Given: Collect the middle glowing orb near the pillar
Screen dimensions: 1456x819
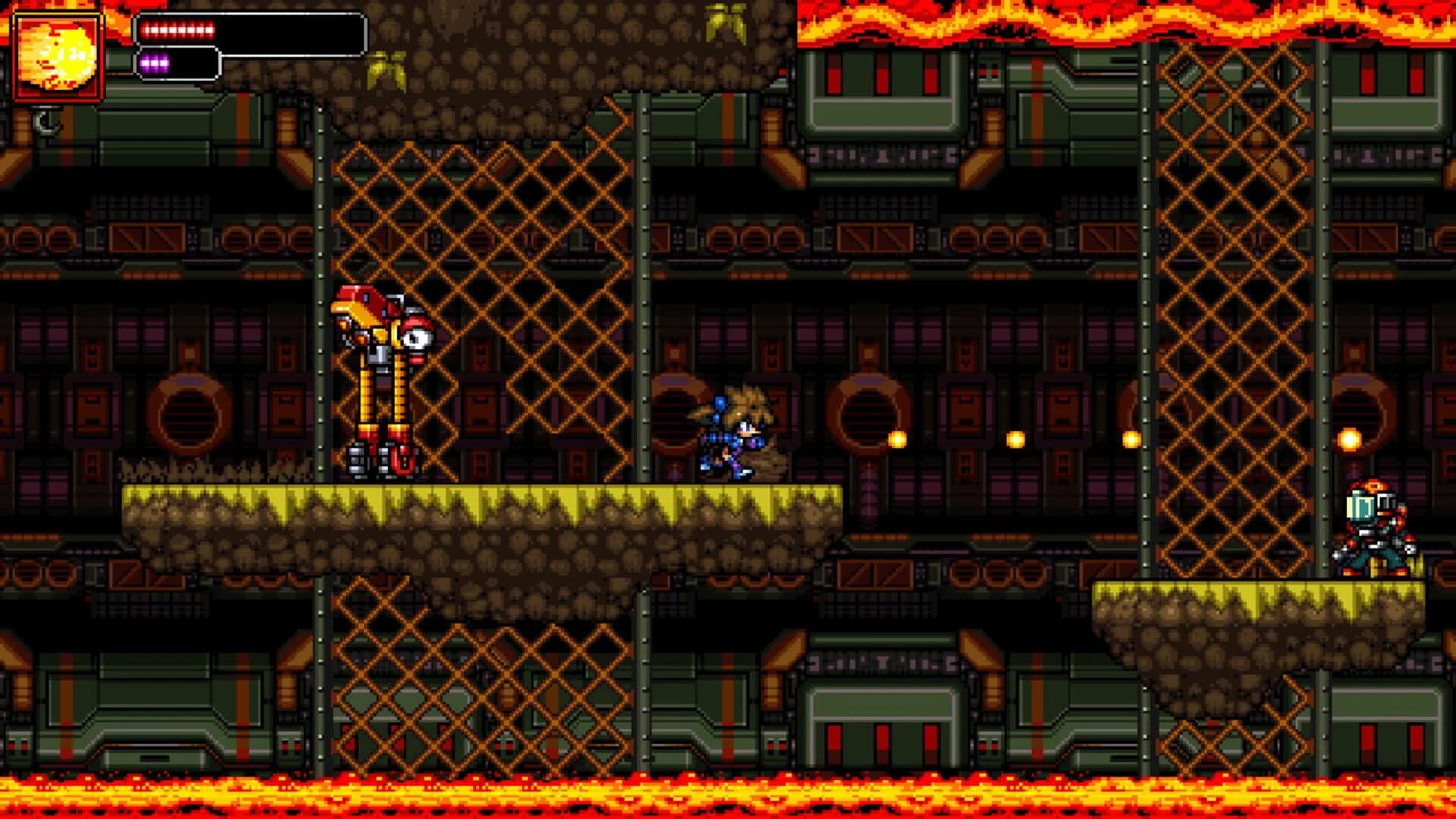Looking at the screenshot, I should pyautogui.click(x=1015, y=438).
